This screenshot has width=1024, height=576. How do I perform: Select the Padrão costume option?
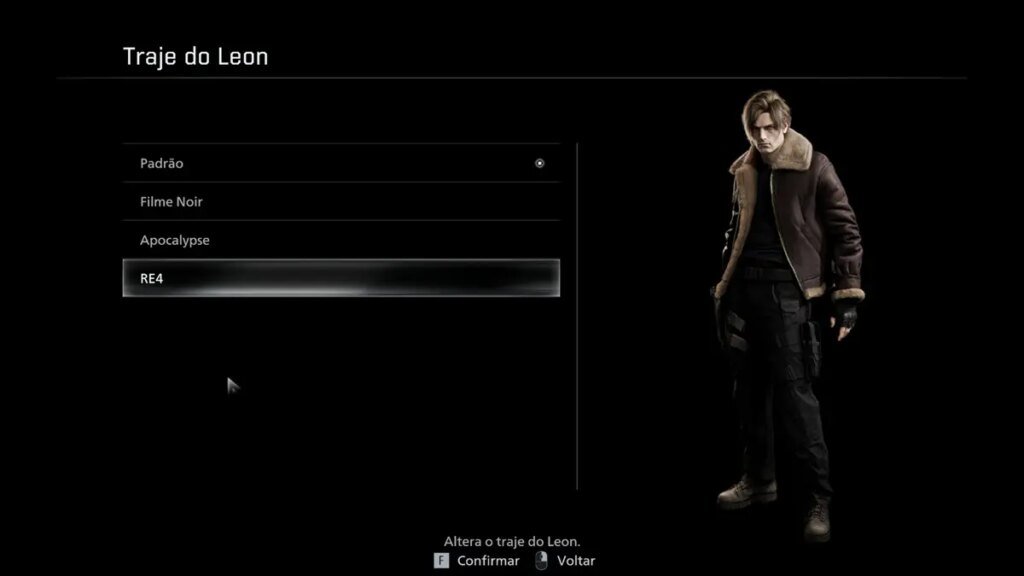(x=340, y=163)
